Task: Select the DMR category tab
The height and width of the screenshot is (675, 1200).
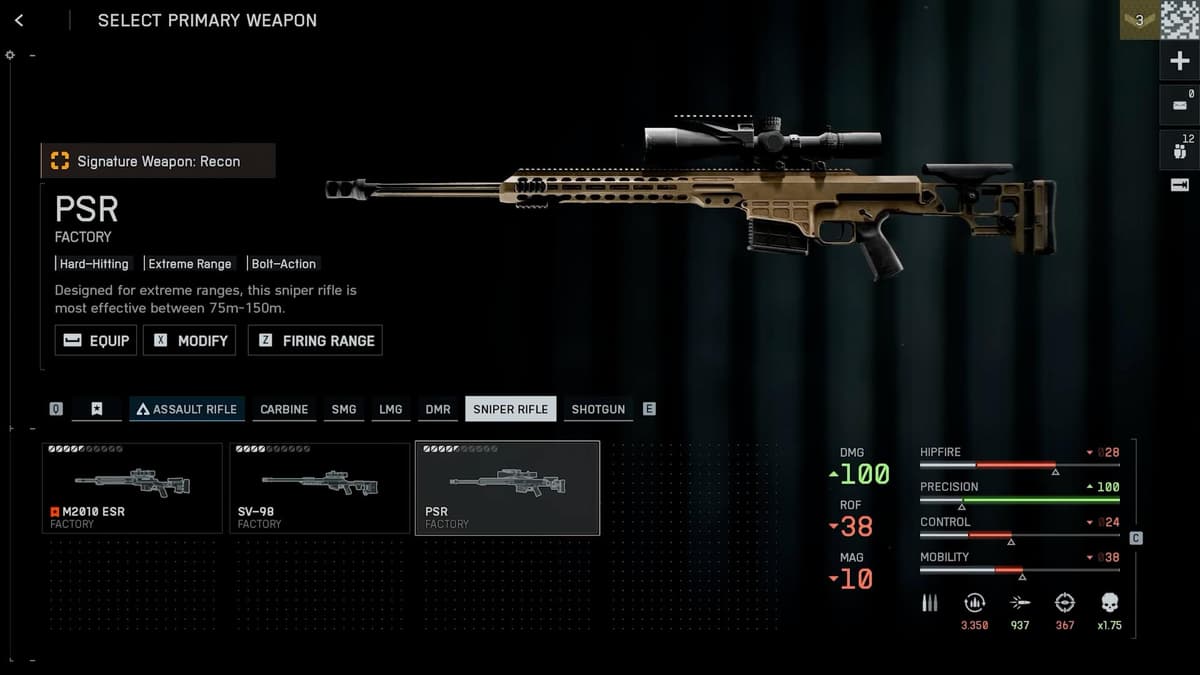Action: tap(438, 409)
